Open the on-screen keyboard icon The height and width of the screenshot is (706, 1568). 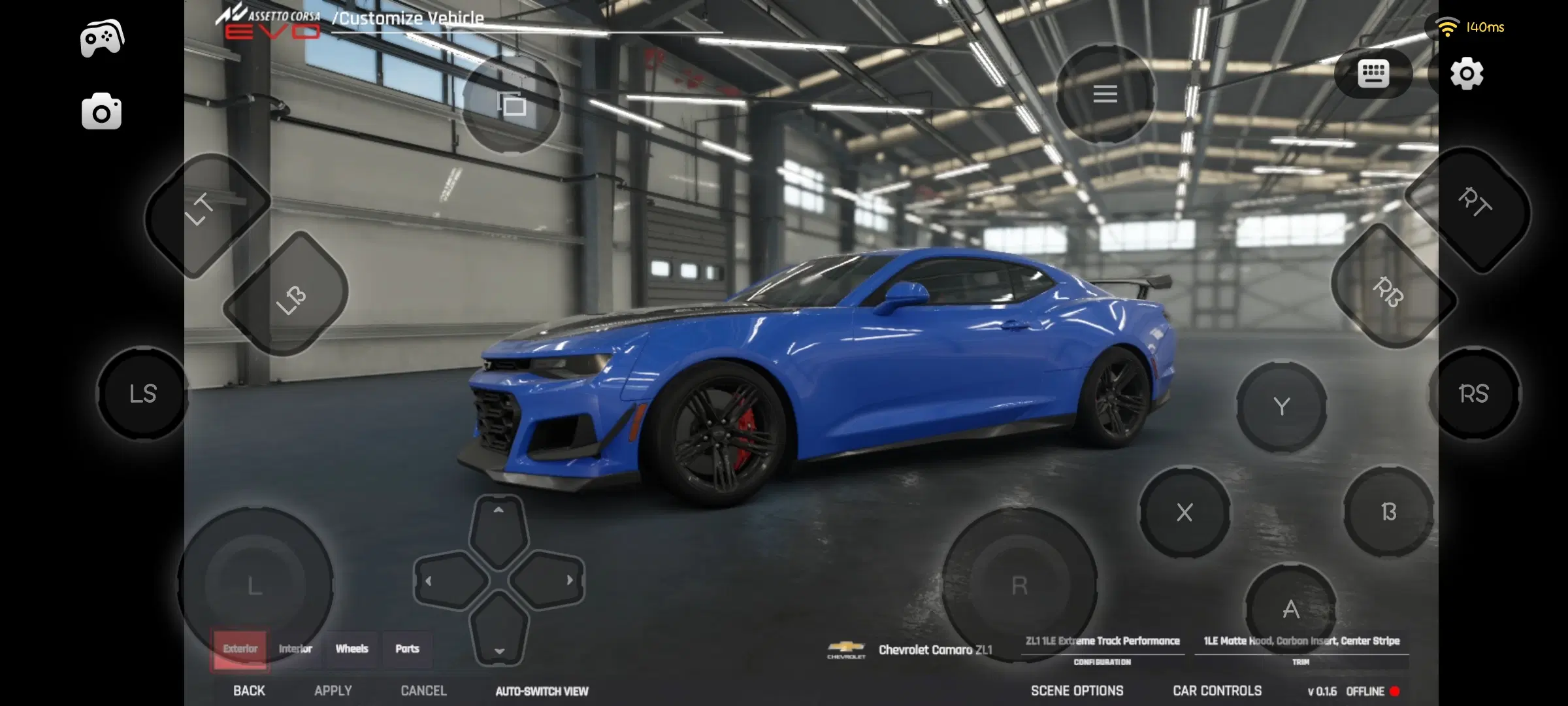point(1372,74)
